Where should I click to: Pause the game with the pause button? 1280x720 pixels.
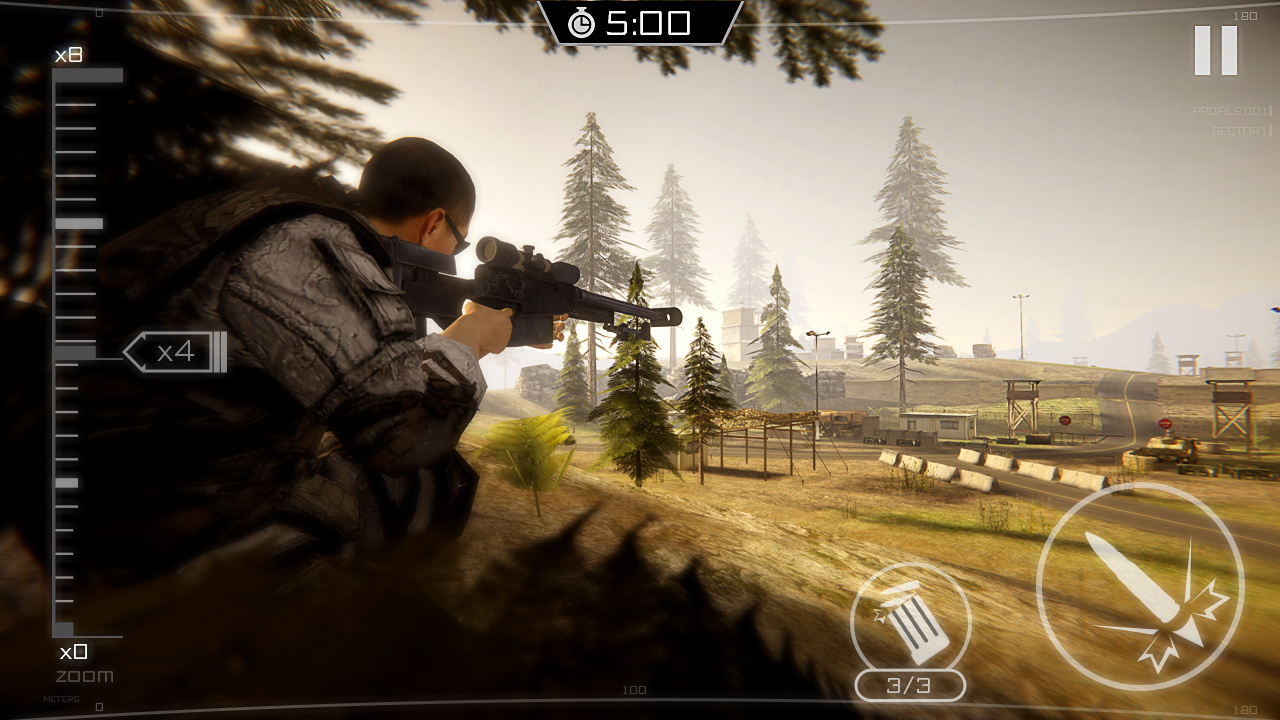tap(1215, 50)
